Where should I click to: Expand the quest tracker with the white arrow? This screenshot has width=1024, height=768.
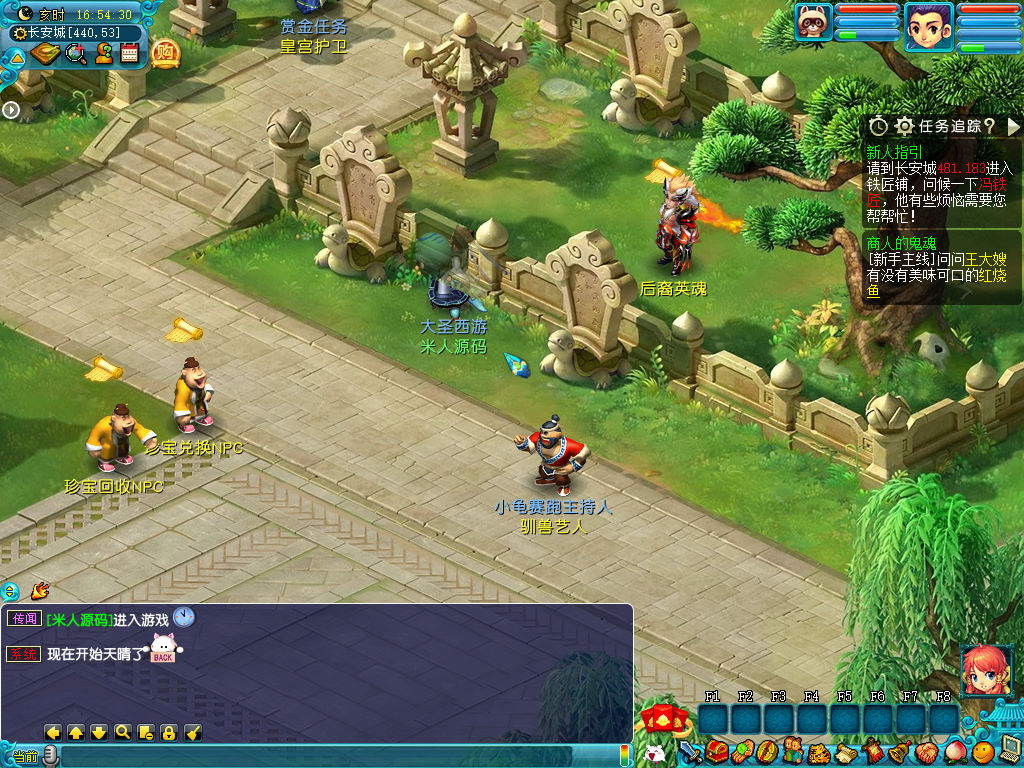pyautogui.click(x=1013, y=126)
